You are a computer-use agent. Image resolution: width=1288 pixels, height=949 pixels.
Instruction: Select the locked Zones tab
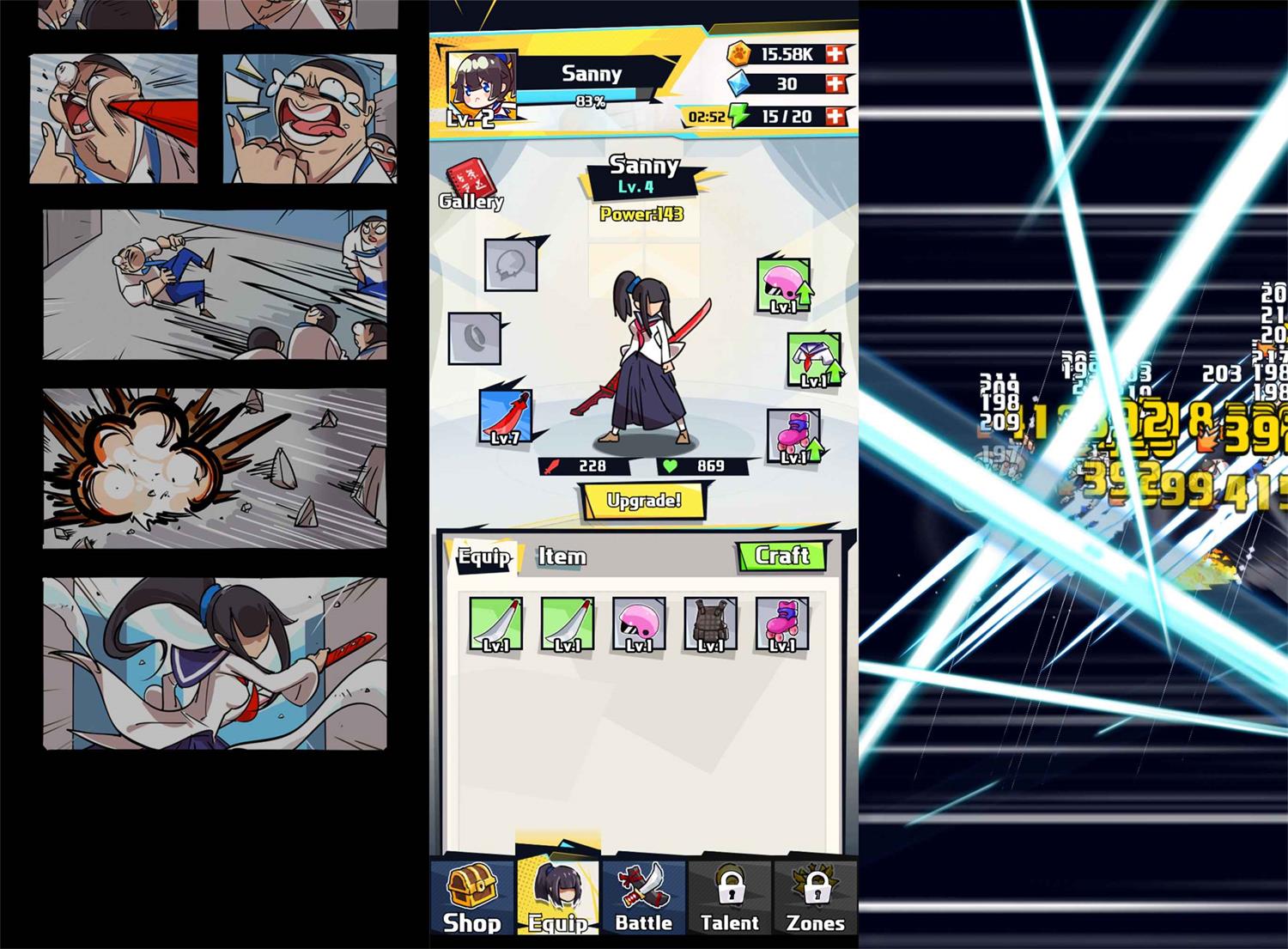pyautogui.click(x=815, y=898)
